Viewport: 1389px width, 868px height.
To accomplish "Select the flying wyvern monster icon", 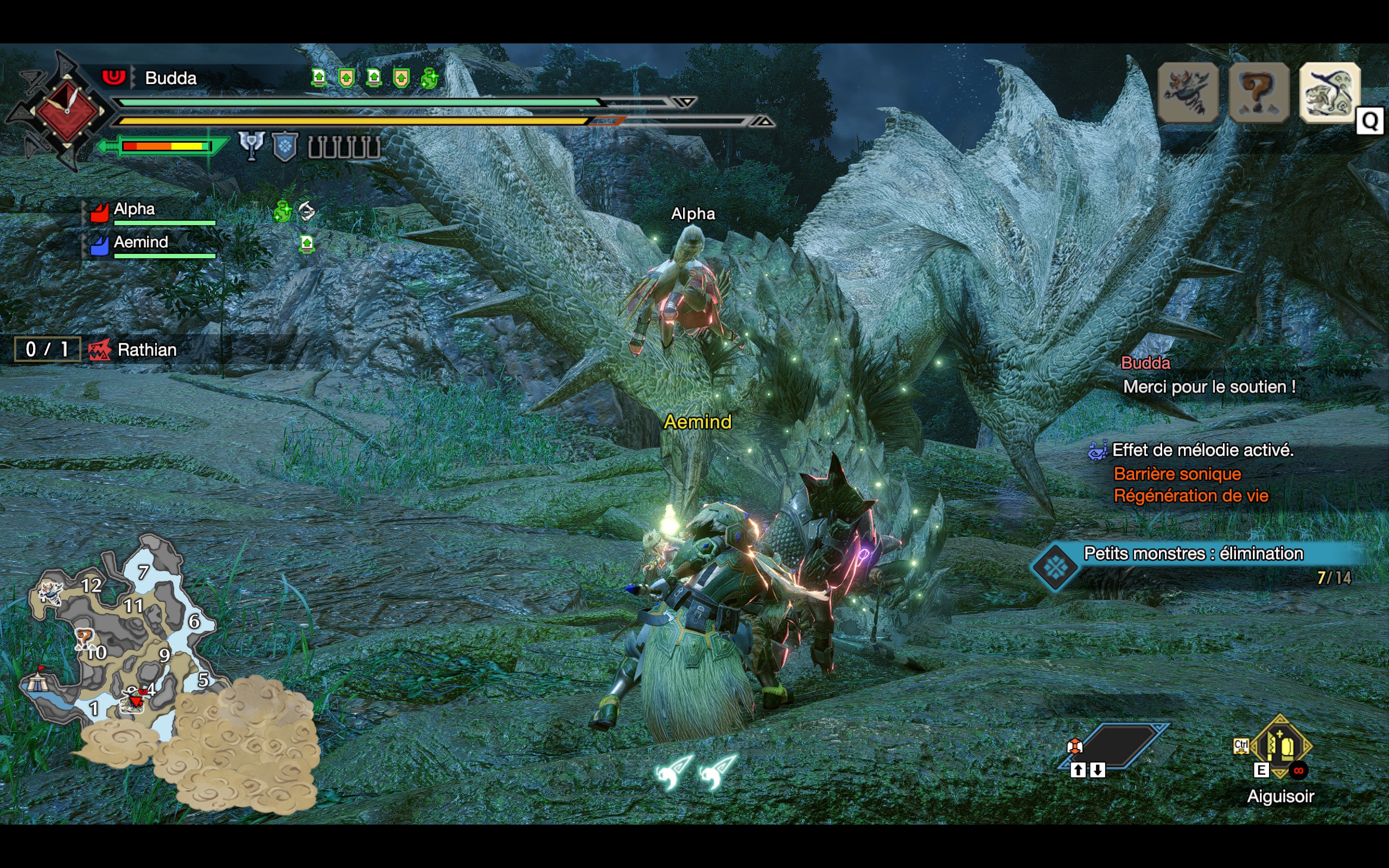I will [x=1188, y=93].
